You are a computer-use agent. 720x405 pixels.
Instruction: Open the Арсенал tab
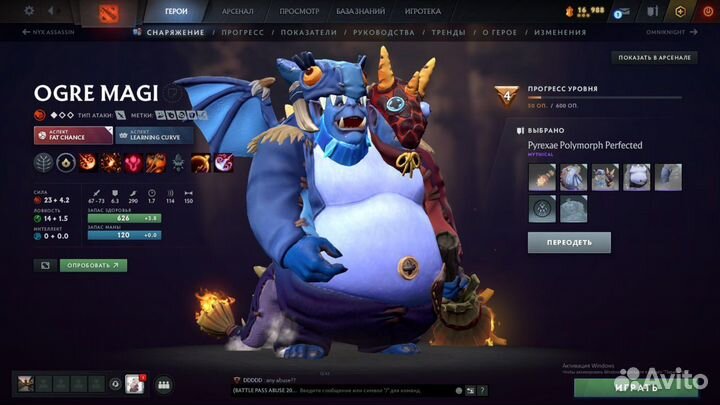237,11
